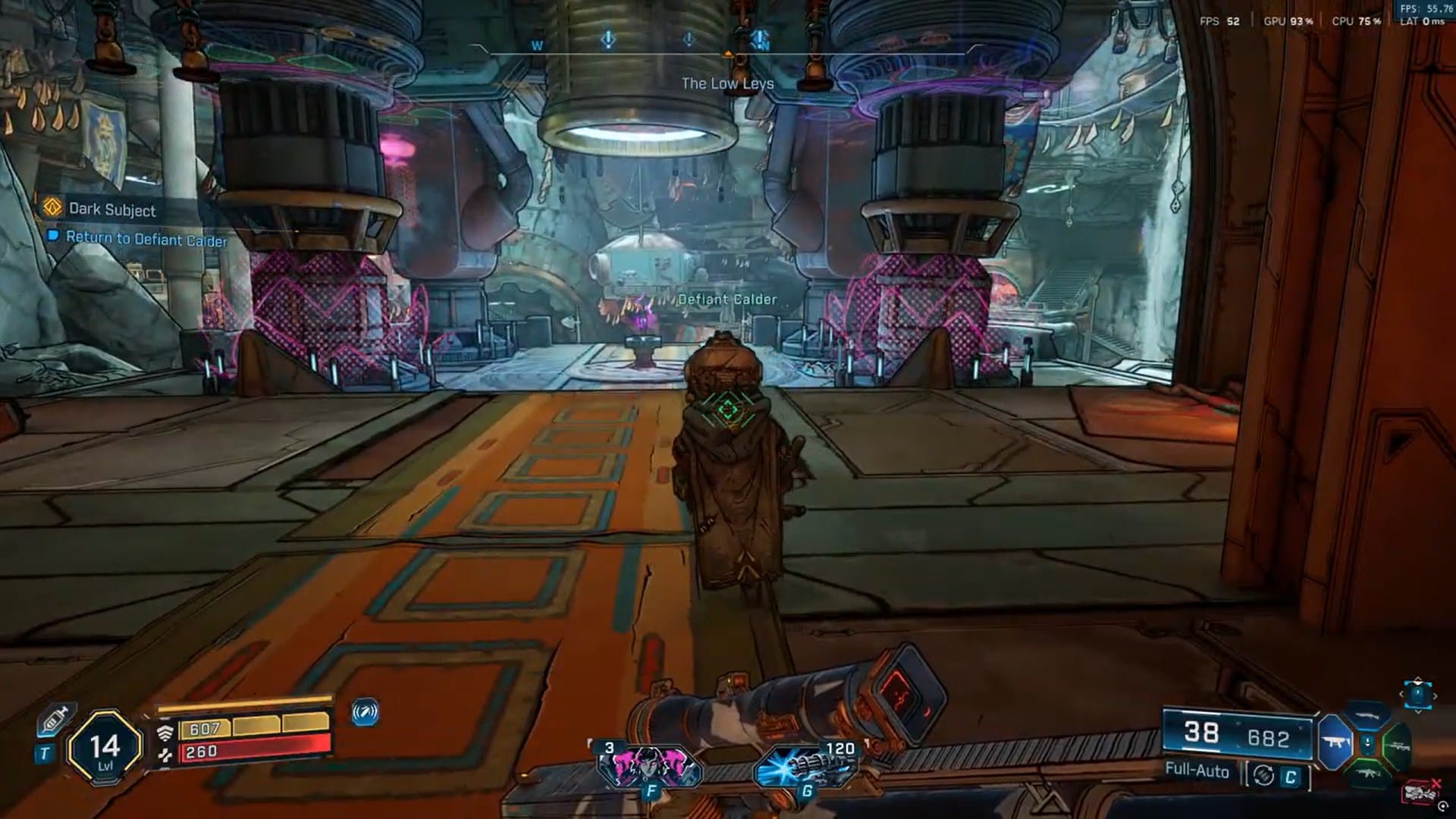
Task: Select the Dark Subject quest tracker
Action: tap(111, 209)
